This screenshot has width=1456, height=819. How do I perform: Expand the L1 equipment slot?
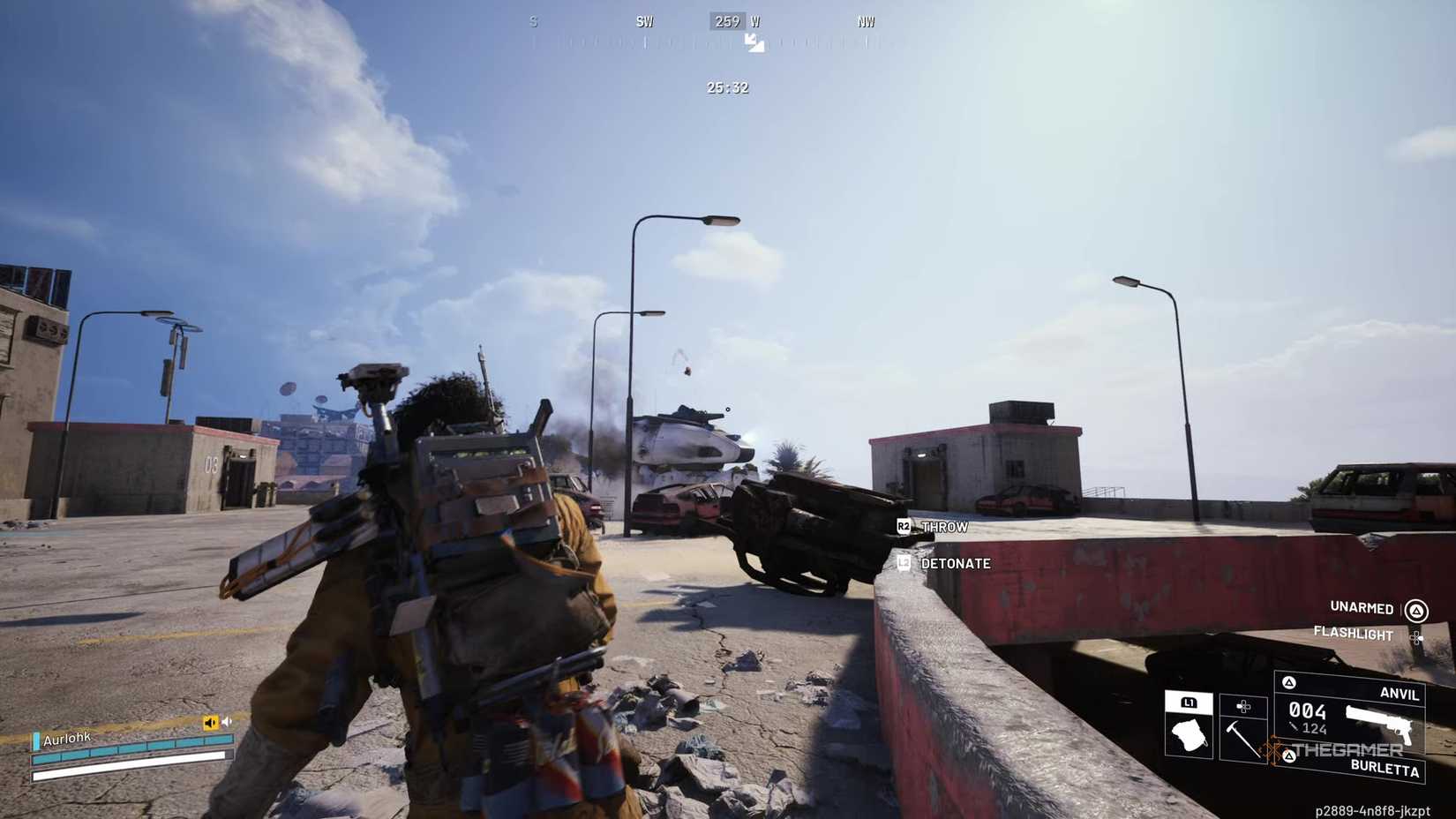[1189, 704]
